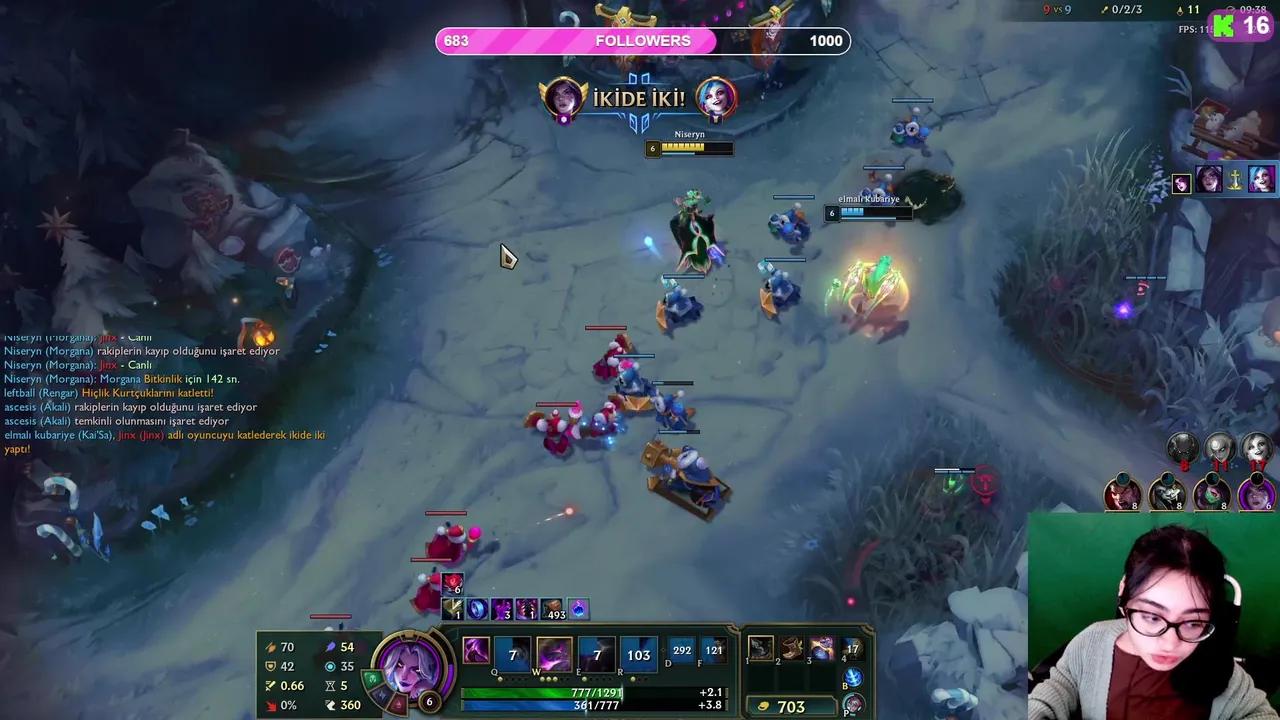The height and width of the screenshot is (720, 1280).
Task: Click the item in inventory slot 1
Action: point(762,648)
